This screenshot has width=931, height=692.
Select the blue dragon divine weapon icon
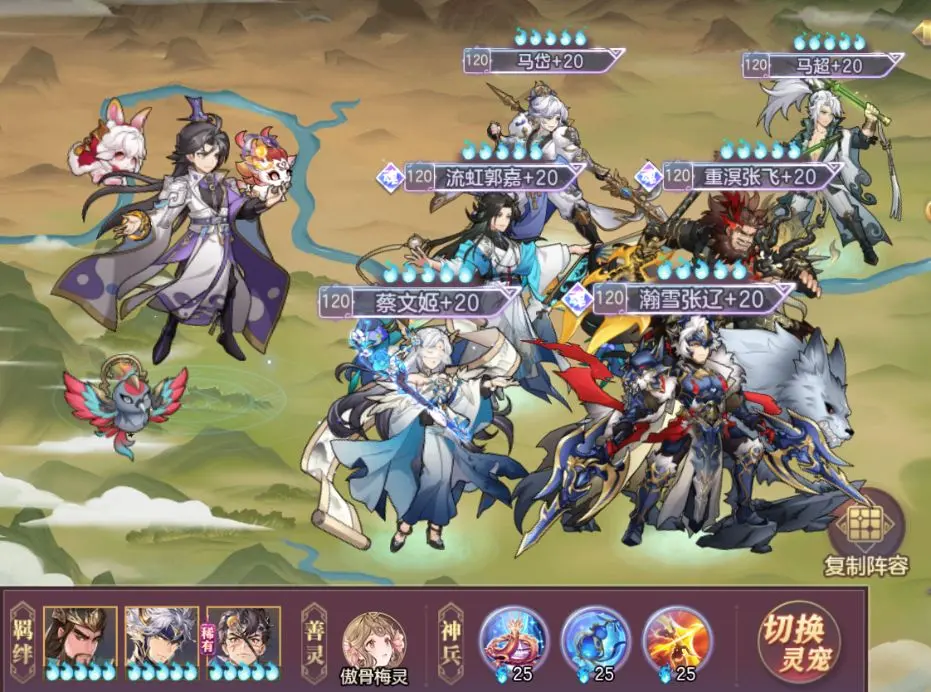tap(596, 637)
